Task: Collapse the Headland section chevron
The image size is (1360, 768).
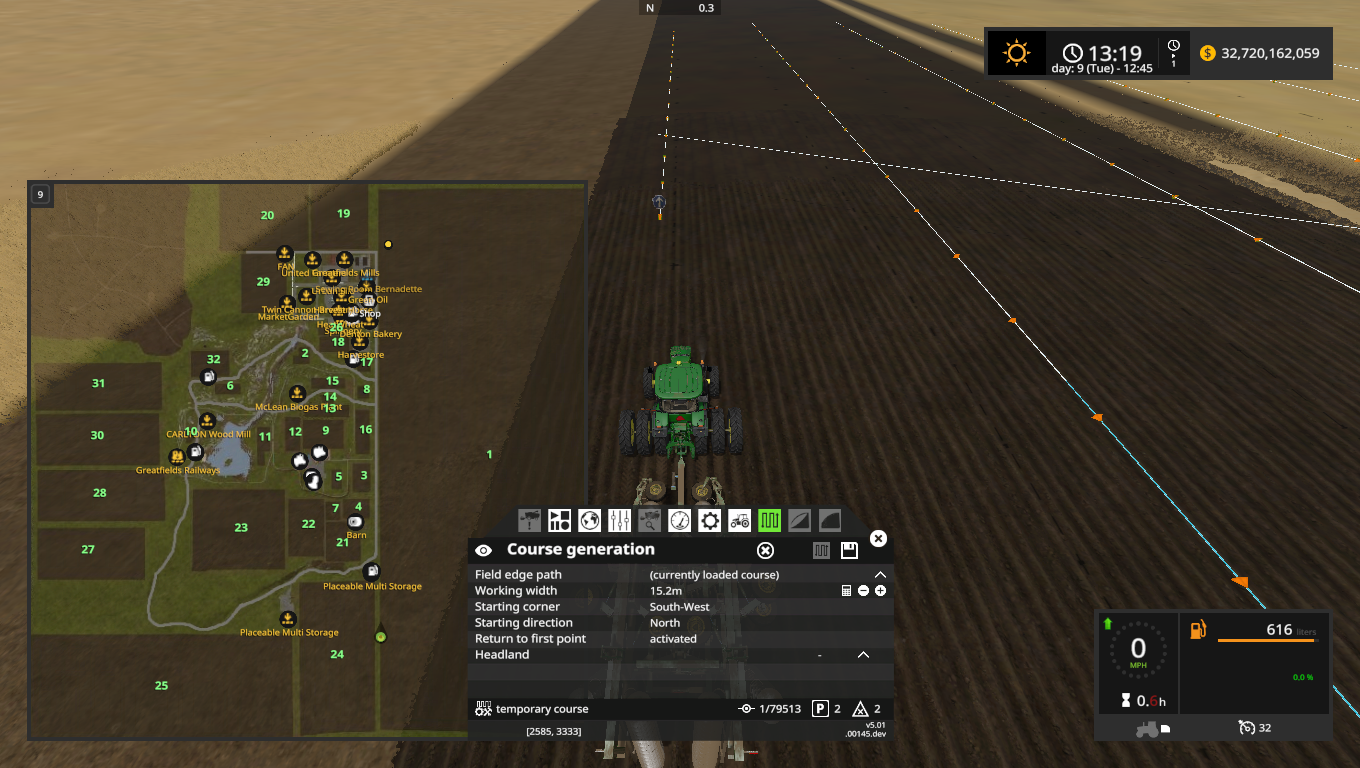Action: pos(863,654)
